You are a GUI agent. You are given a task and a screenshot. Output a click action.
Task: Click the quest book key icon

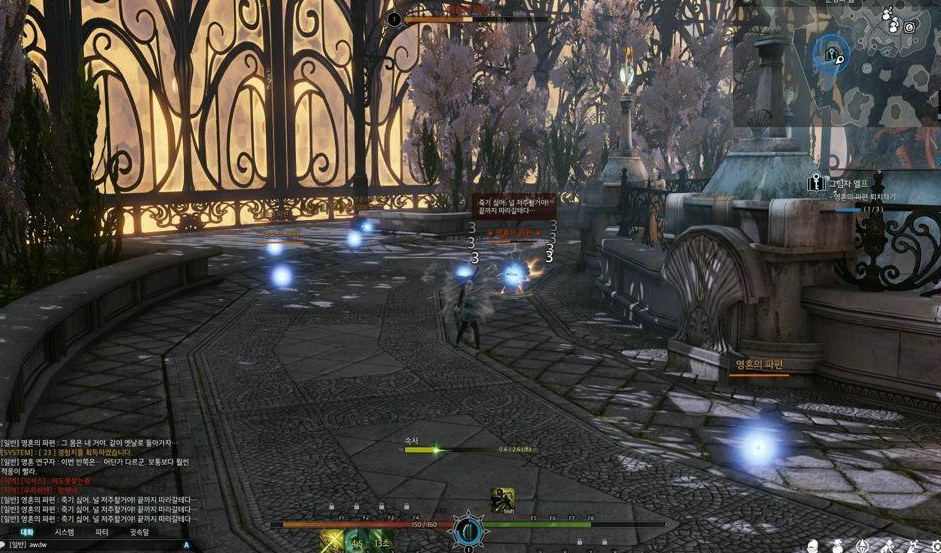point(815,184)
